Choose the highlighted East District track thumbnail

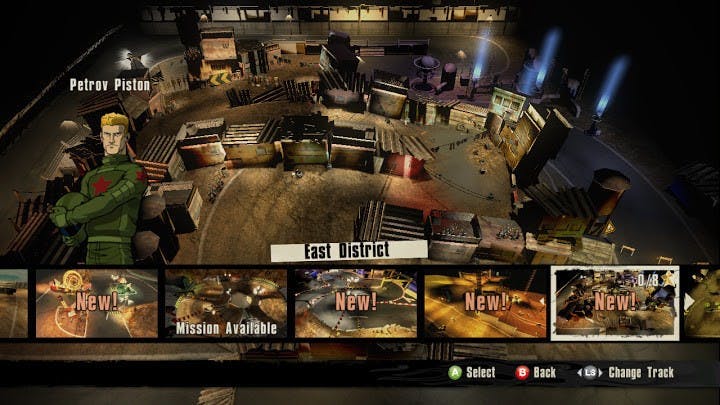pyautogui.click(x=614, y=303)
